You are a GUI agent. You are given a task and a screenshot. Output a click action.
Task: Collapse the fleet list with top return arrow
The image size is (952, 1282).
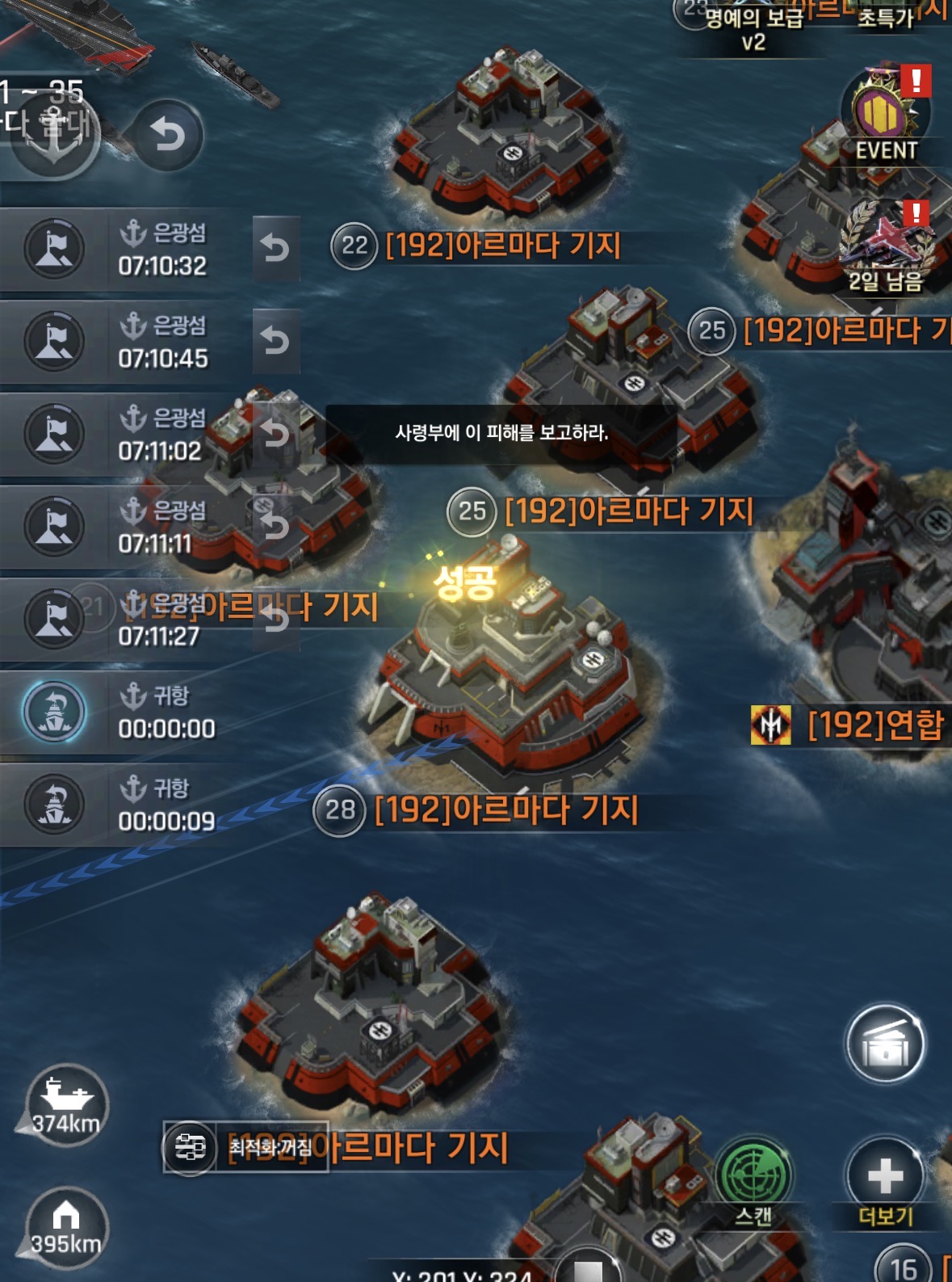pyautogui.click(x=167, y=135)
